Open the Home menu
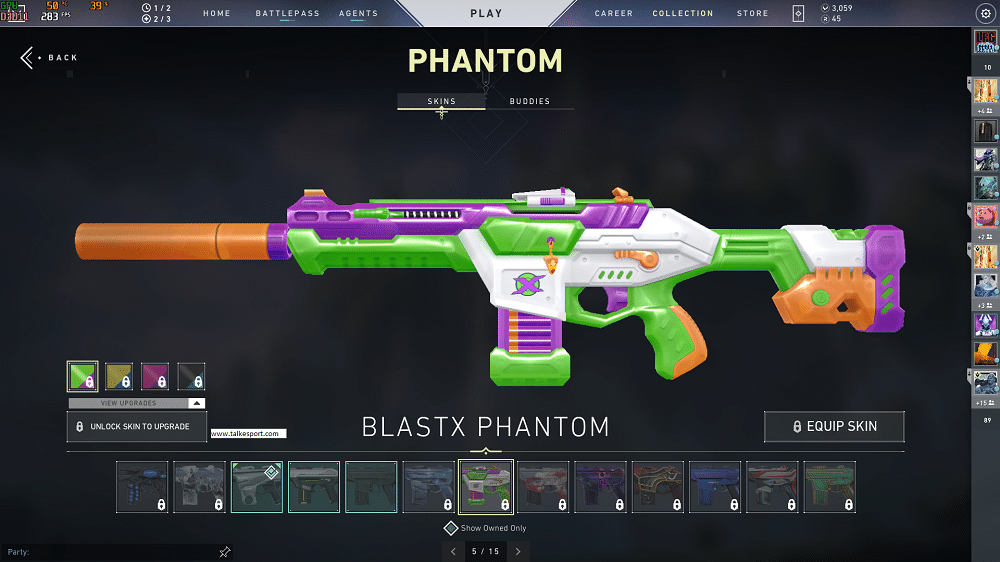Image resolution: width=1000 pixels, height=562 pixels. (216, 14)
